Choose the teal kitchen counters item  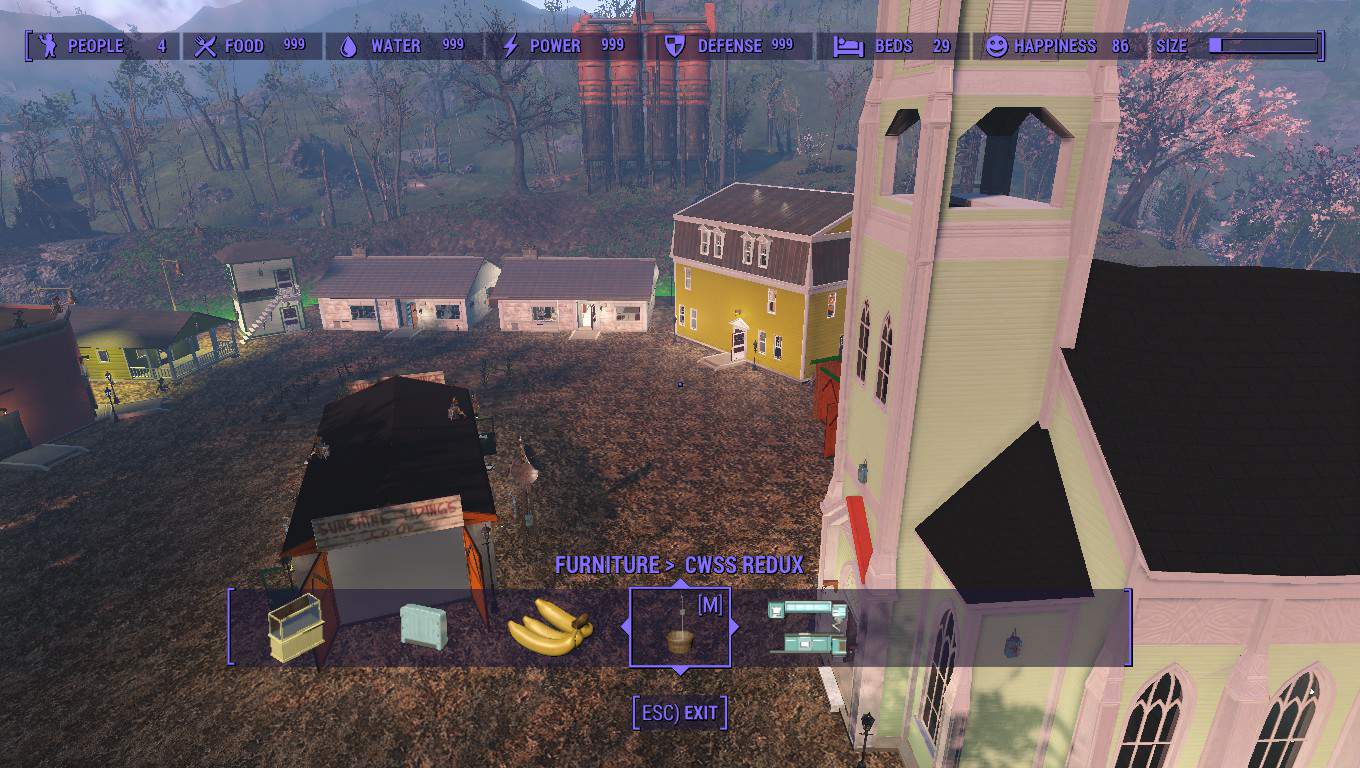click(808, 627)
